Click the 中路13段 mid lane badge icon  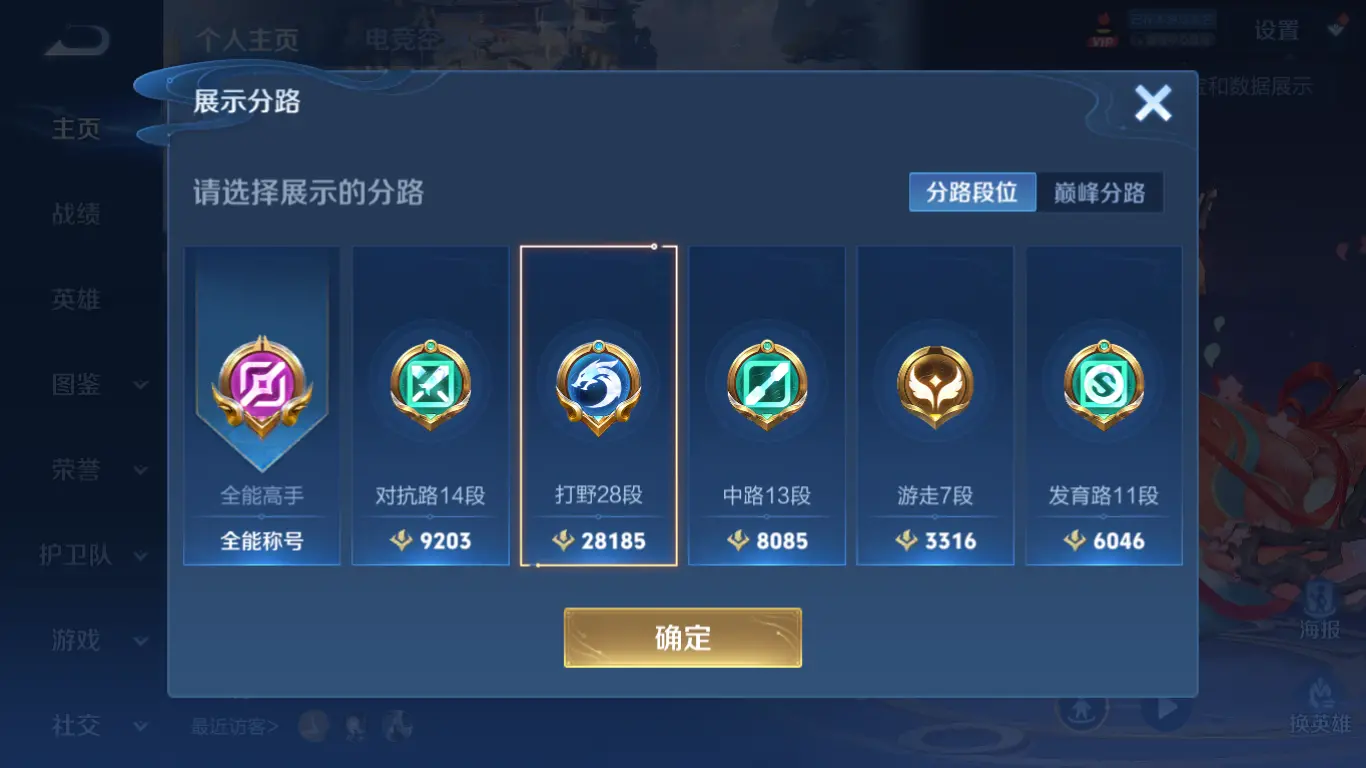767,385
